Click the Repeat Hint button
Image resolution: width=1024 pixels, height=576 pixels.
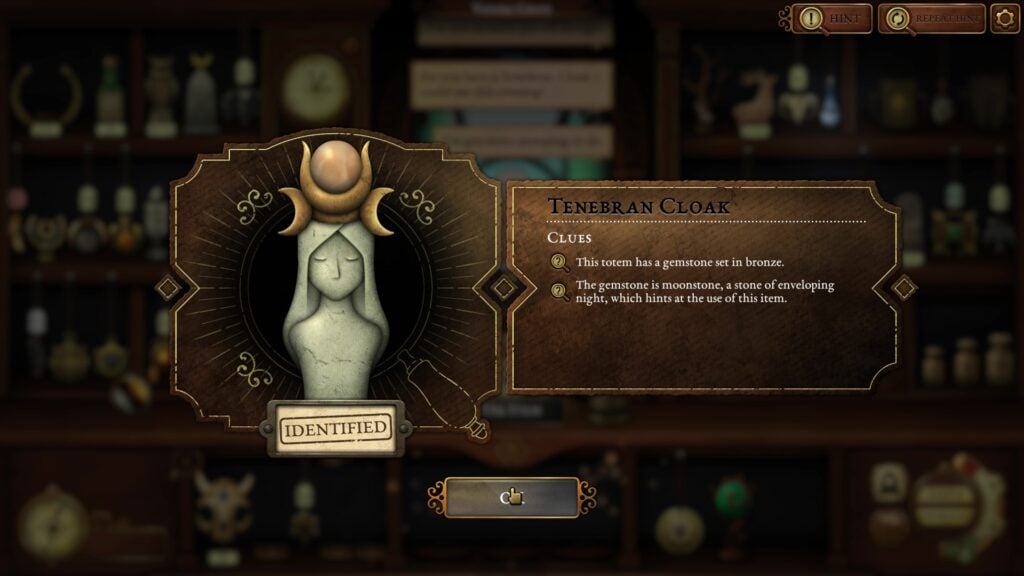tap(932, 18)
